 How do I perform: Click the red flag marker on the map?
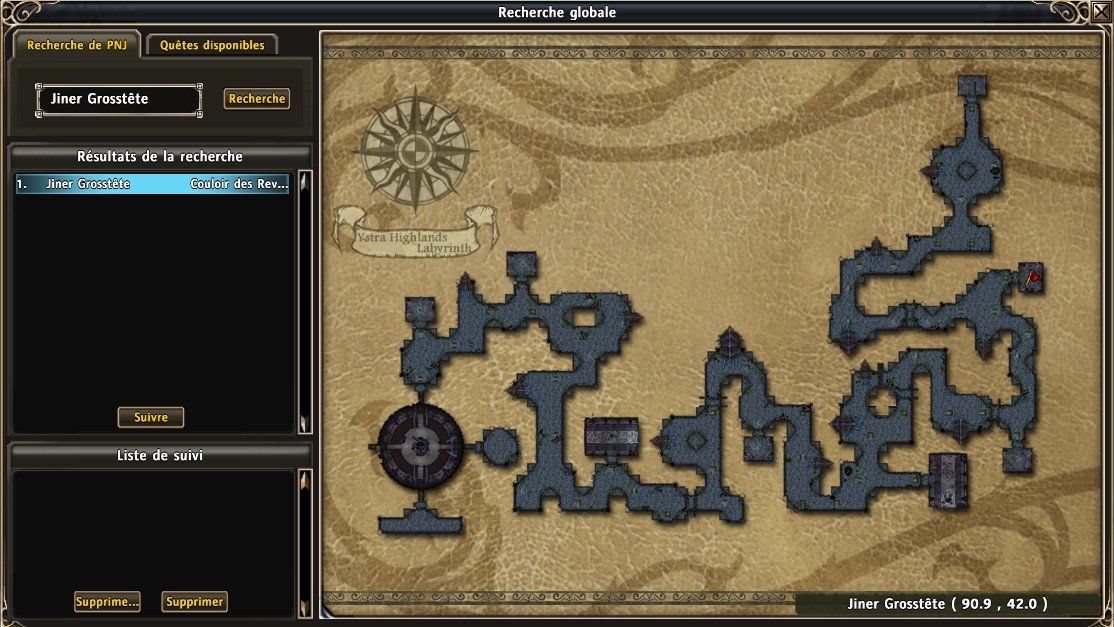point(1034,274)
